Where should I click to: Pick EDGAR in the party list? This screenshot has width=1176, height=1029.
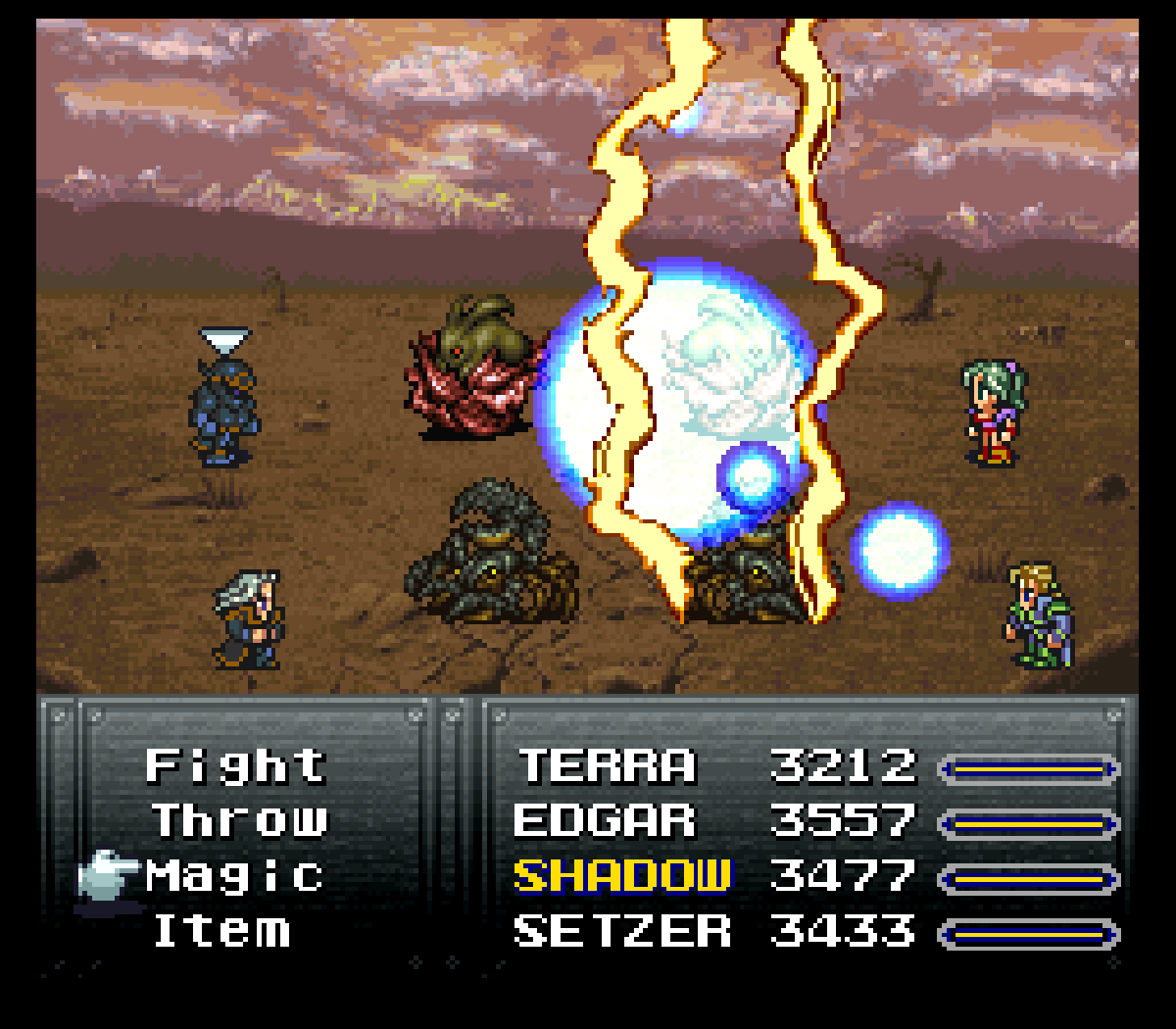pos(605,821)
